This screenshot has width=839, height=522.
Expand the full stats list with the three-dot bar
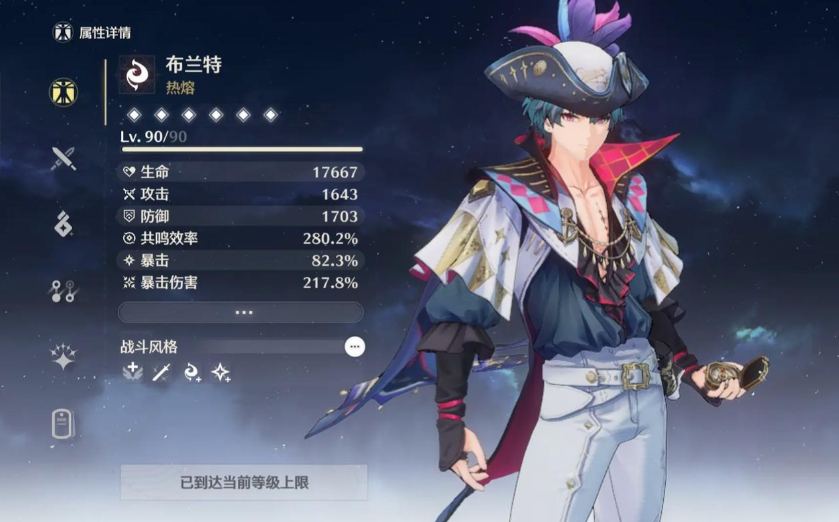pyautogui.click(x=241, y=312)
